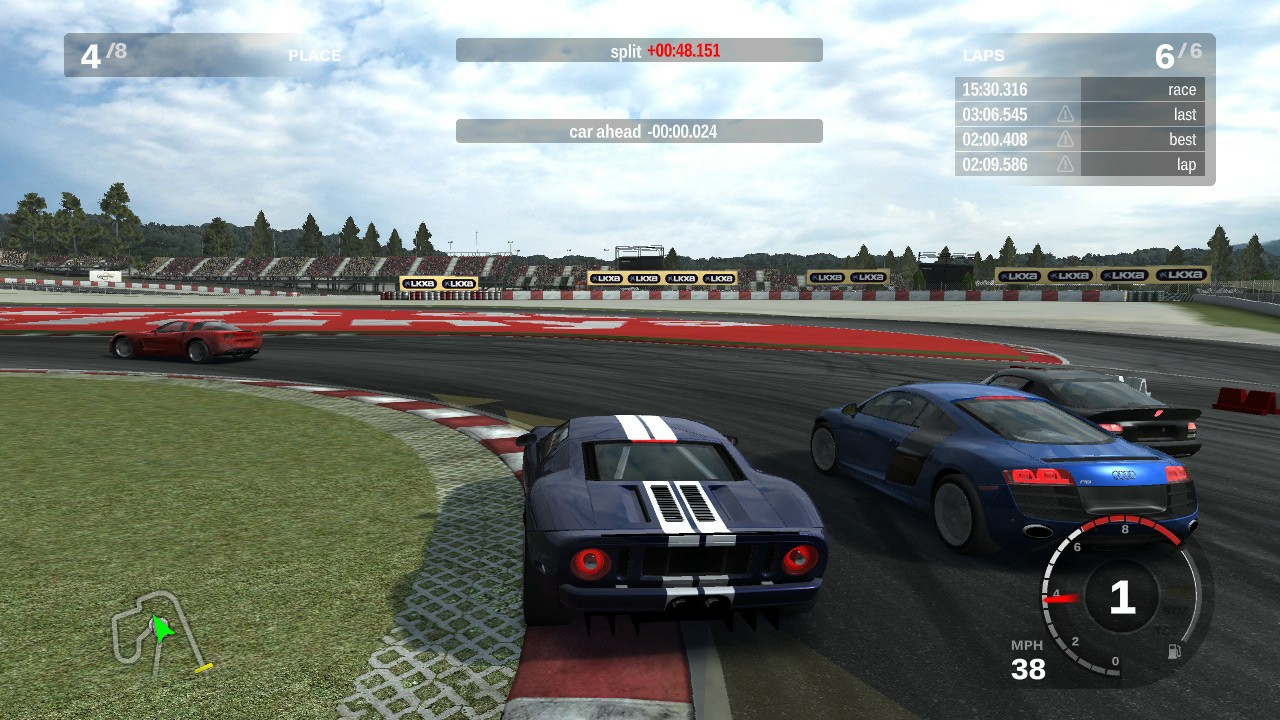This screenshot has height=720, width=1280.
Task: Select the PLACE header label
Action: tap(315, 56)
